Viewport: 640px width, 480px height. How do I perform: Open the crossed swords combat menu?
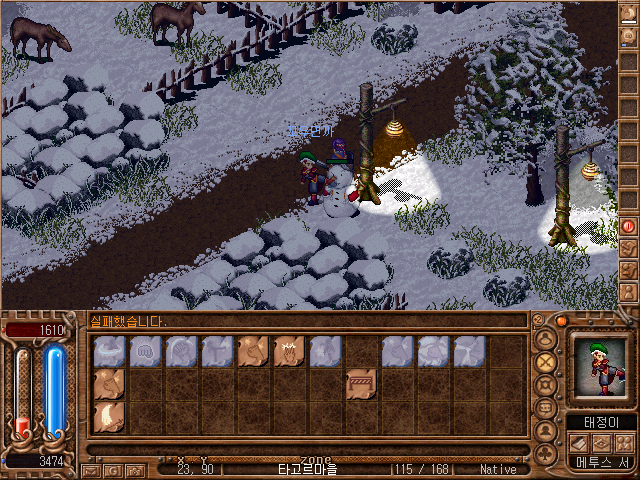click(546, 362)
